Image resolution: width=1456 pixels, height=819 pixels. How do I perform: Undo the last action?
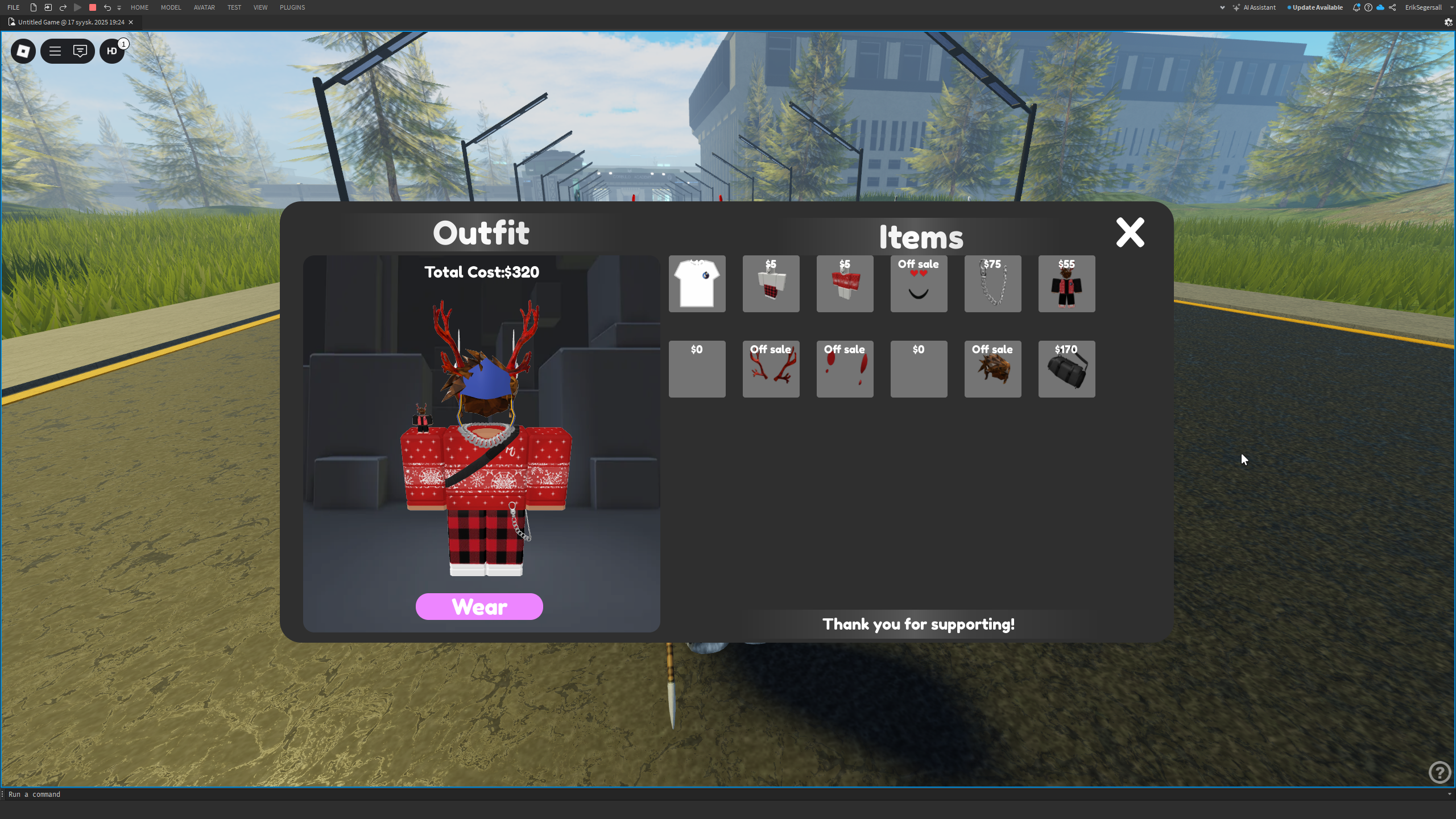(107, 7)
